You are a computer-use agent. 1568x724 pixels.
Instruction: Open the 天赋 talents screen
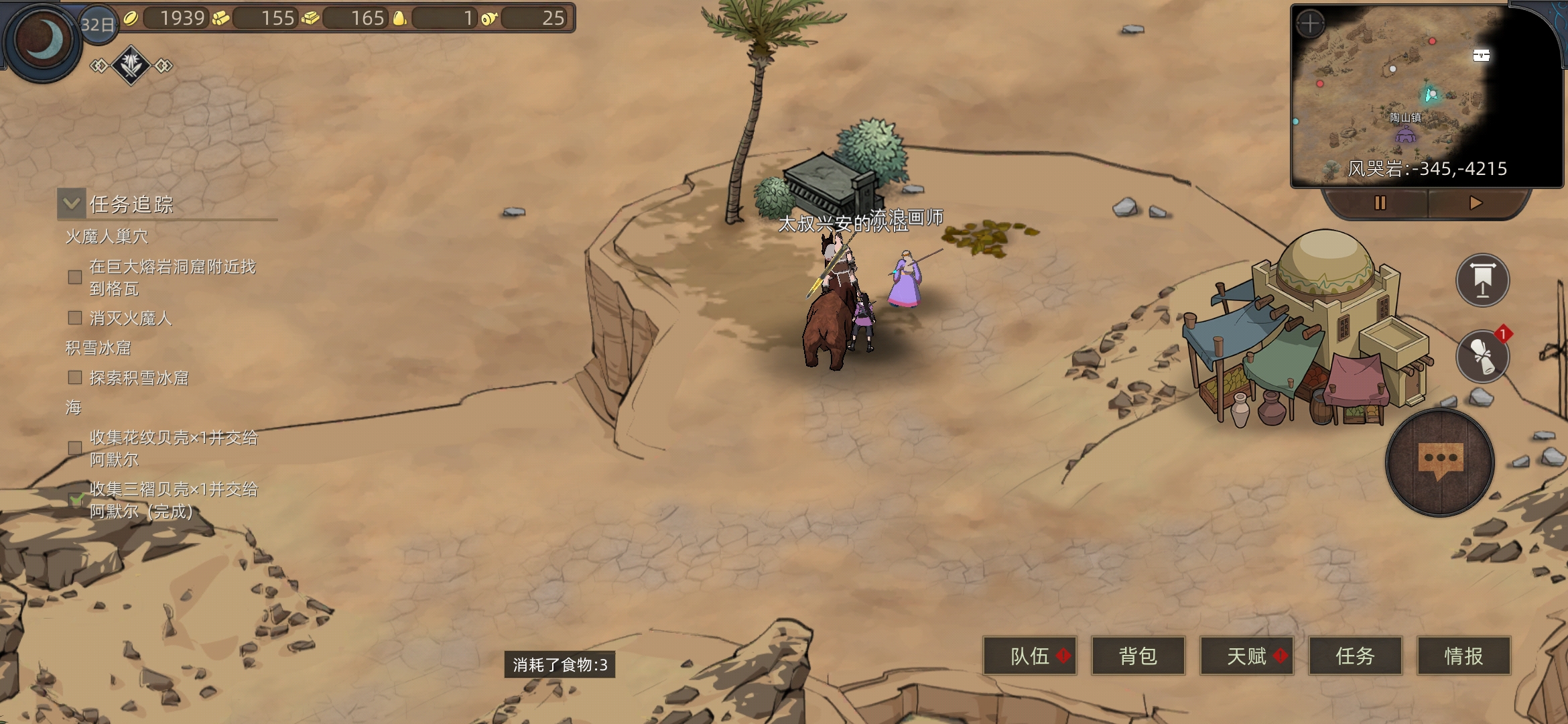pyautogui.click(x=1246, y=656)
